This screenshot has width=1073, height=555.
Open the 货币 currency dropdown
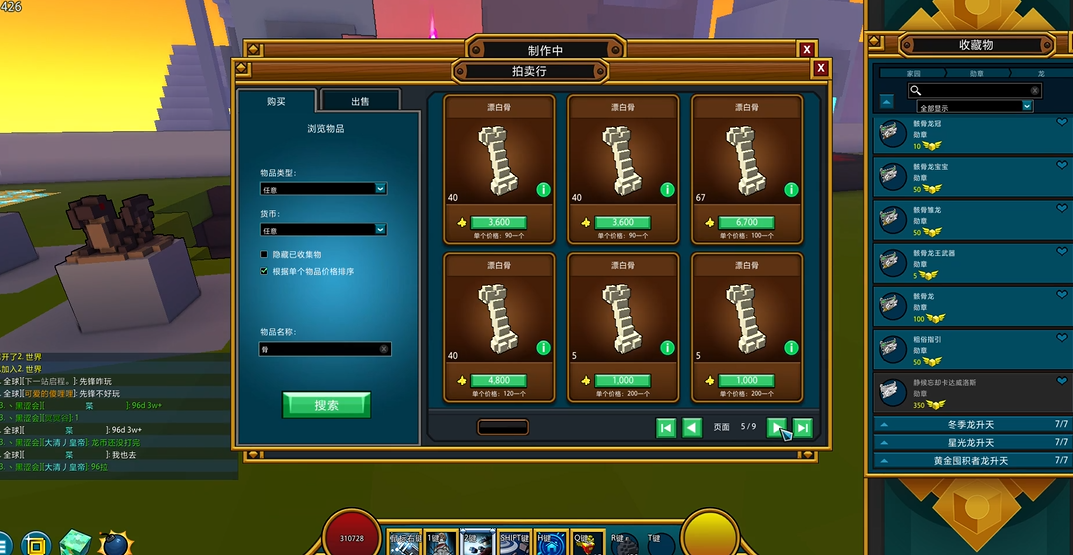(x=323, y=229)
